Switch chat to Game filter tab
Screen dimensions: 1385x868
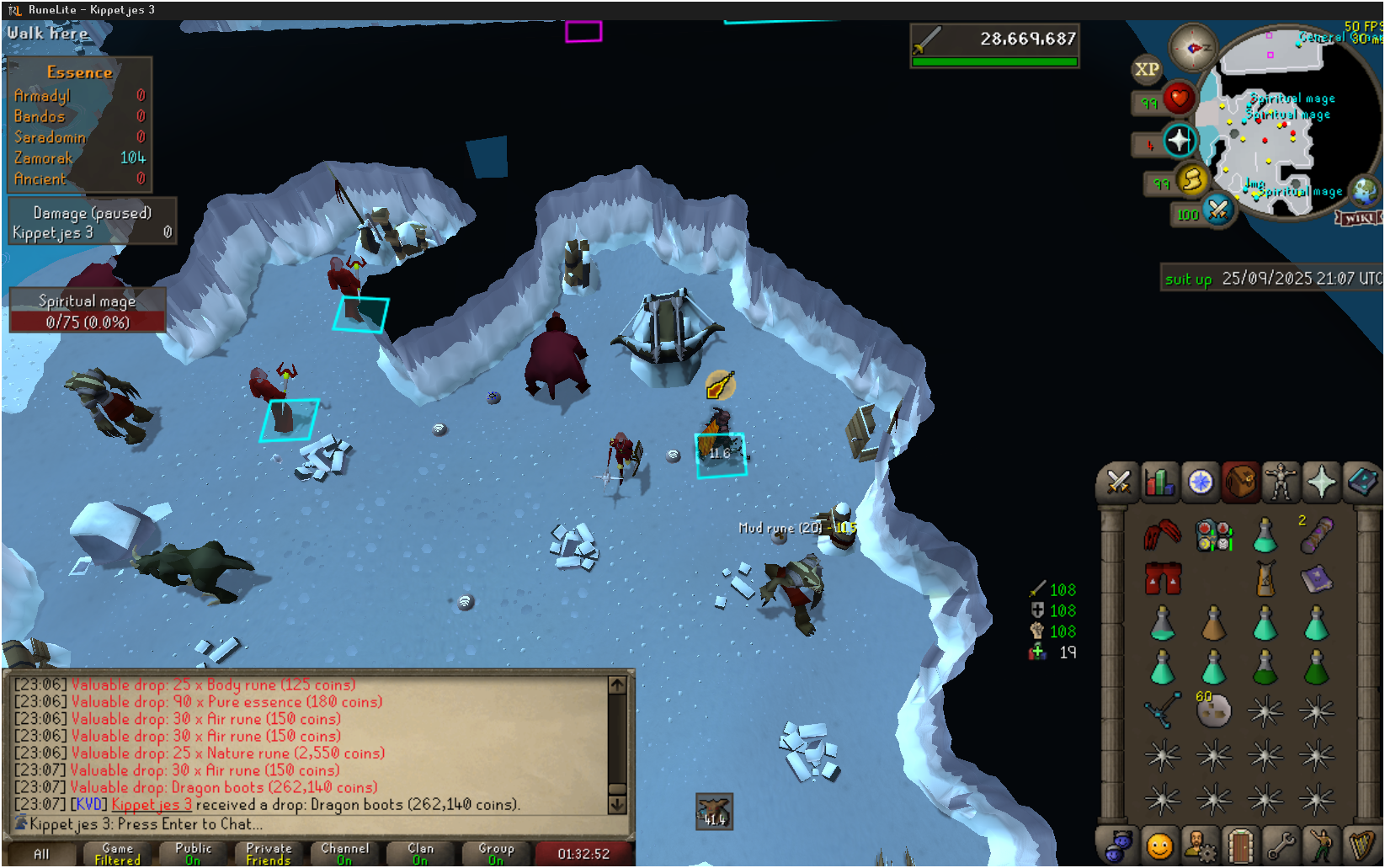[117, 854]
